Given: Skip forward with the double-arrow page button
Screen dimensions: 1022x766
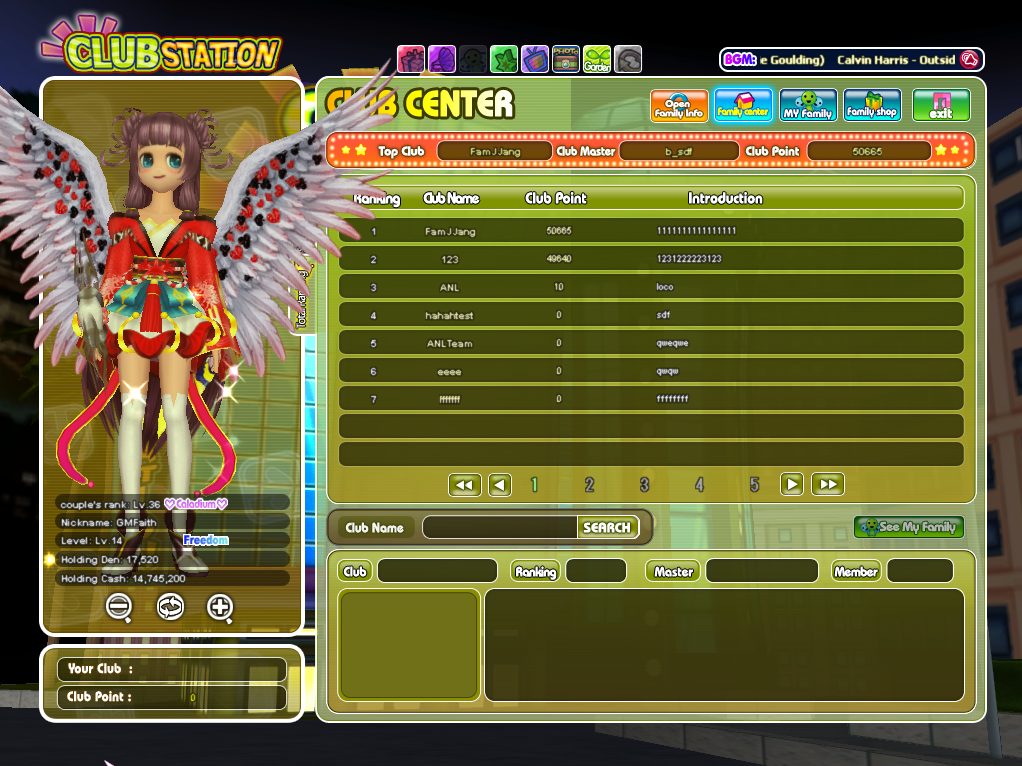Looking at the screenshot, I should pos(827,485).
